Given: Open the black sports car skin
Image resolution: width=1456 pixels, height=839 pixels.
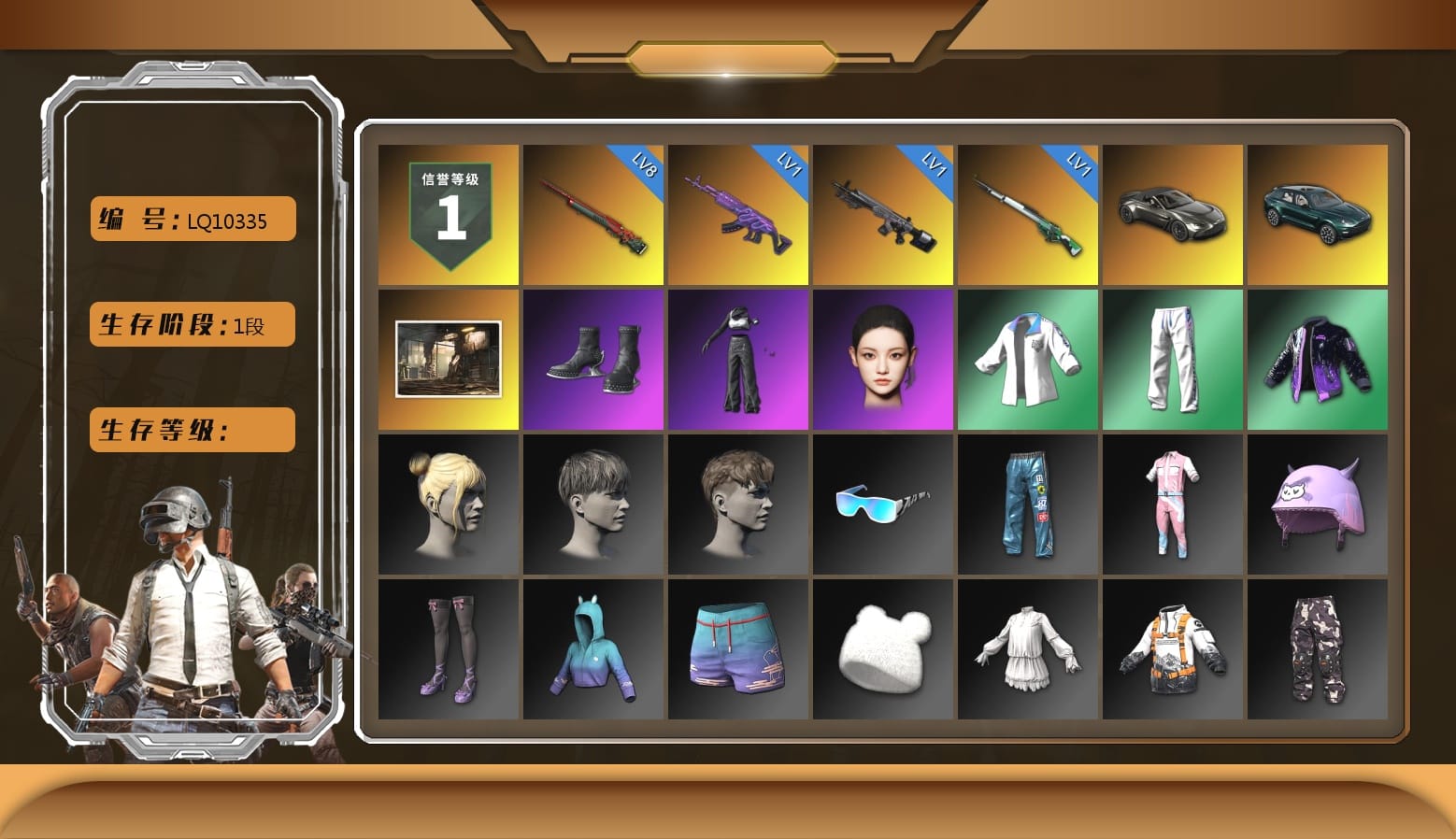Looking at the screenshot, I should coord(1173,213).
